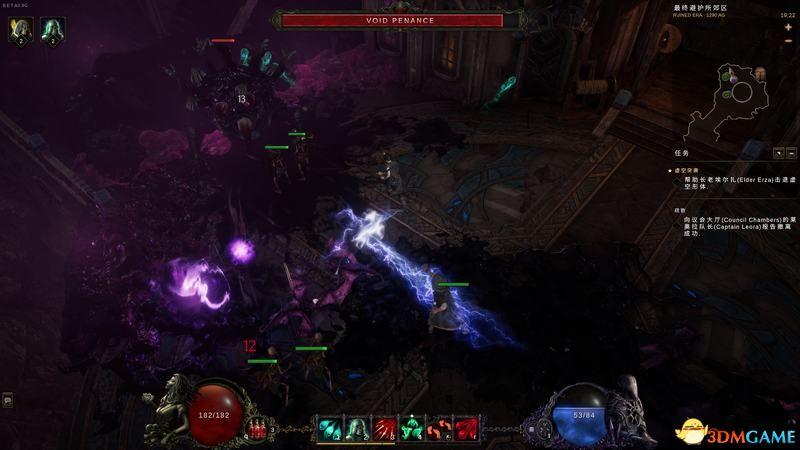Open the chat box icon

click(7, 401)
